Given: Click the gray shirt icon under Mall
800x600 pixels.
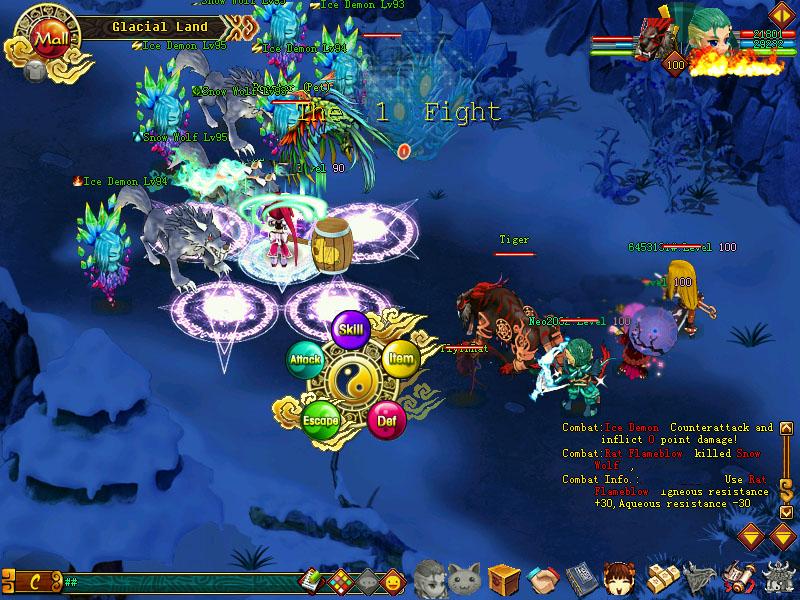Looking at the screenshot, I should [x=34, y=71].
